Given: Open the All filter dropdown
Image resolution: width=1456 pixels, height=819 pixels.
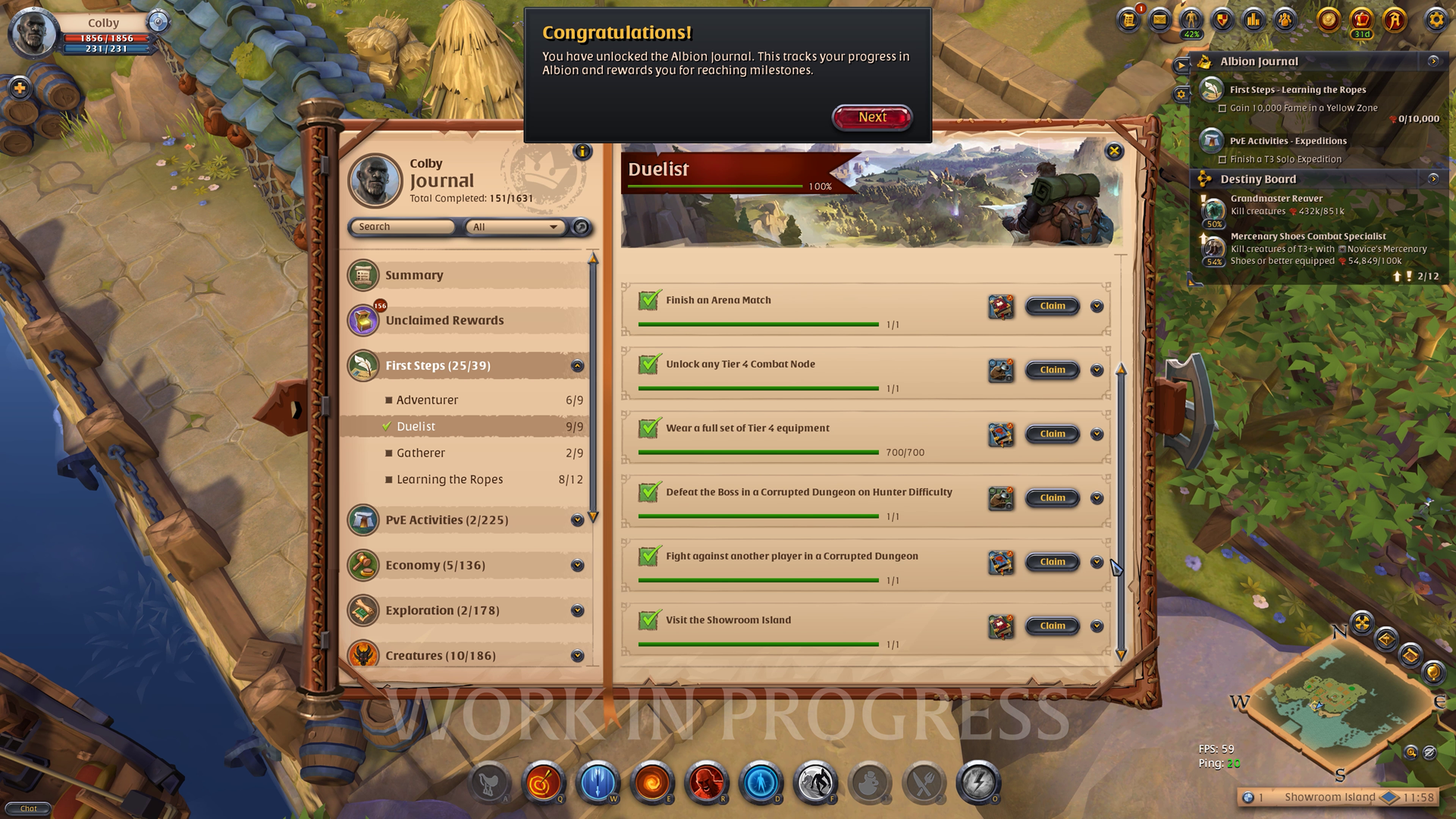Looking at the screenshot, I should pyautogui.click(x=515, y=227).
